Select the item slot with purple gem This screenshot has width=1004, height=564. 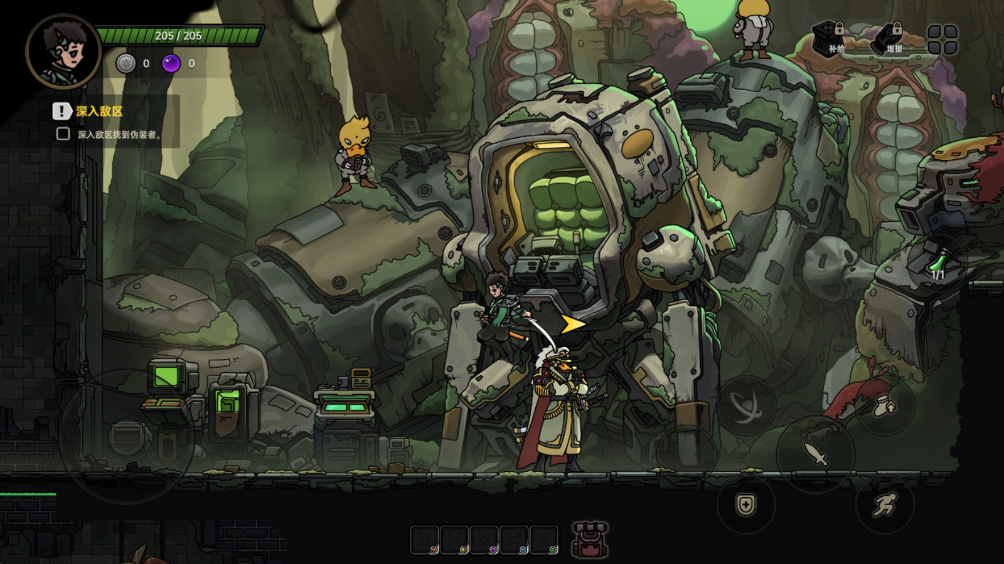485,540
